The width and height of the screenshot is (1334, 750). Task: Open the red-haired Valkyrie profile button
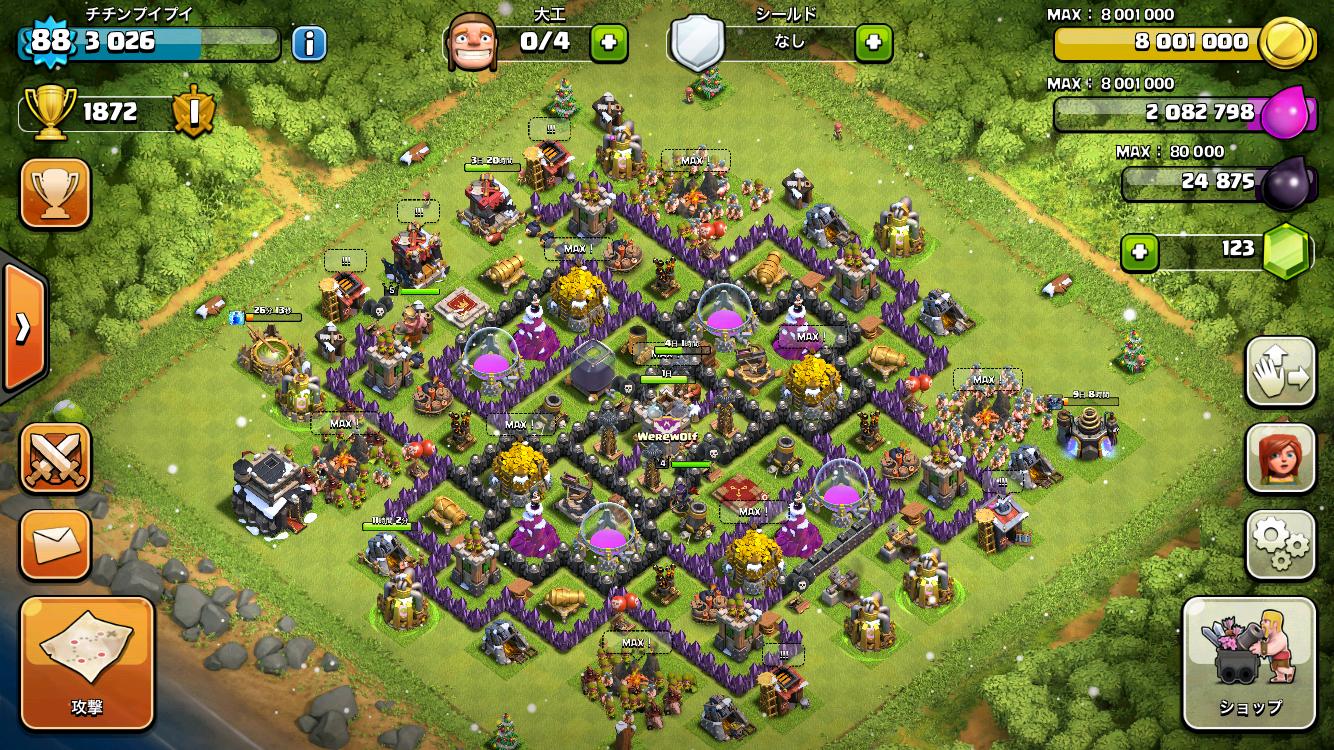click(1280, 458)
